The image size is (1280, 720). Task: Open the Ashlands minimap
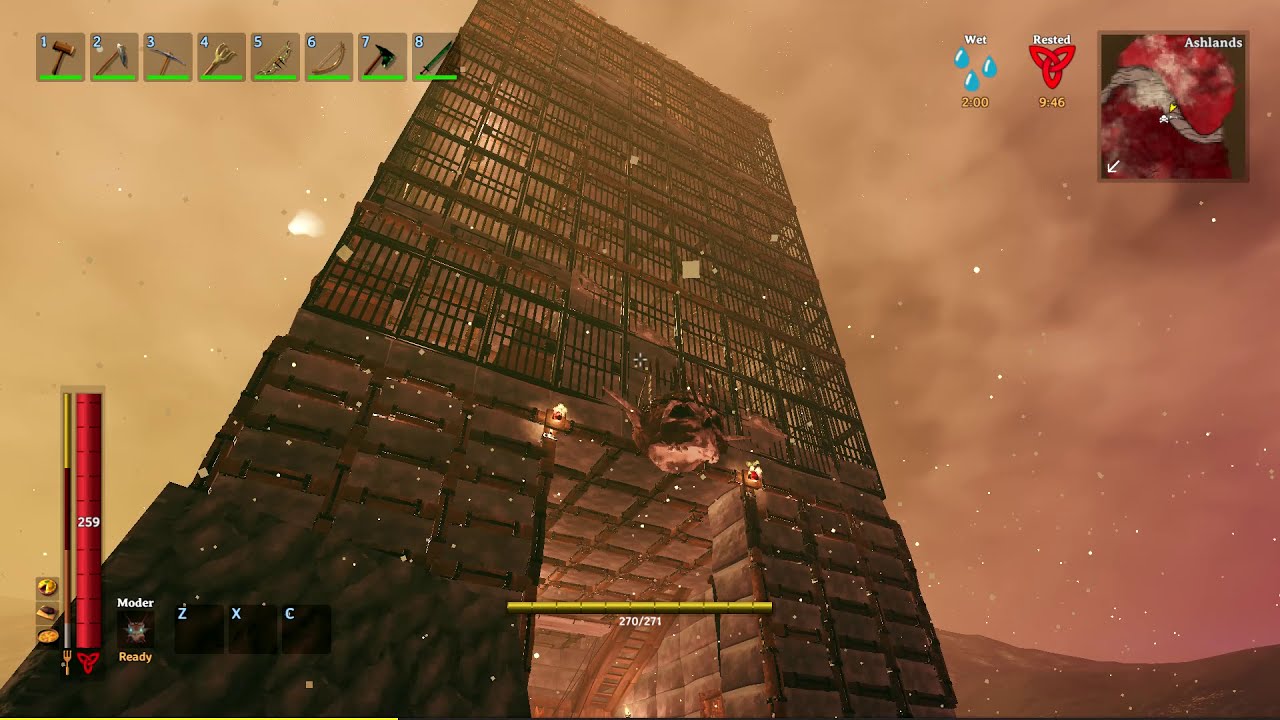click(1173, 106)
